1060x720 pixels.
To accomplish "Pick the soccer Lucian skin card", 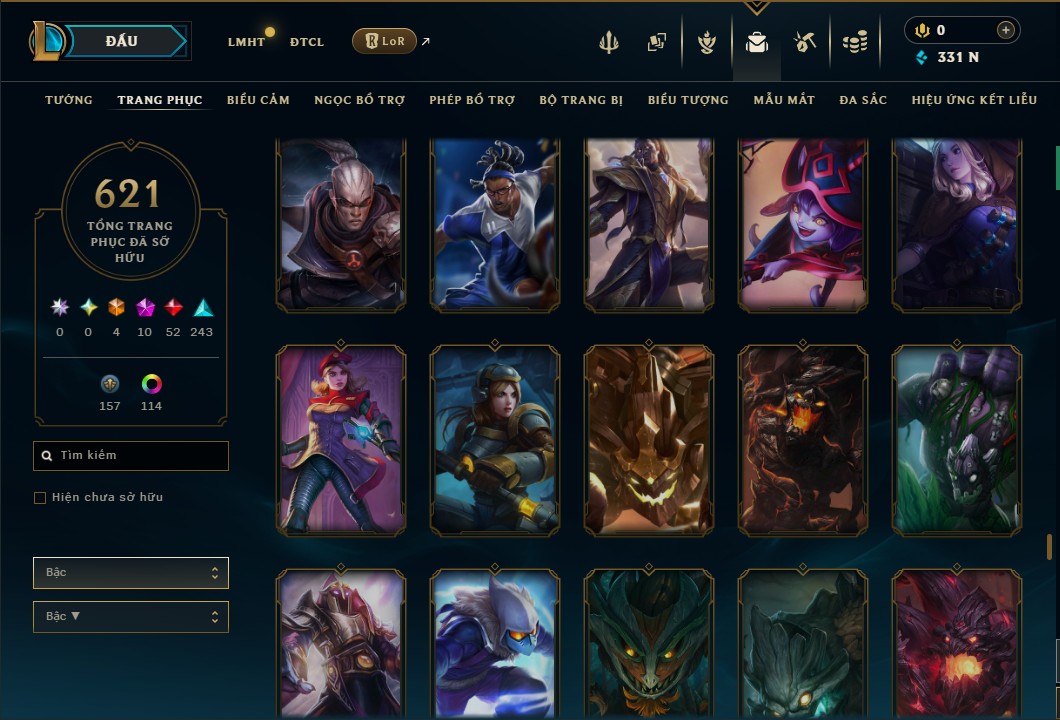I will pyautogui.click(x=495, y=225).
